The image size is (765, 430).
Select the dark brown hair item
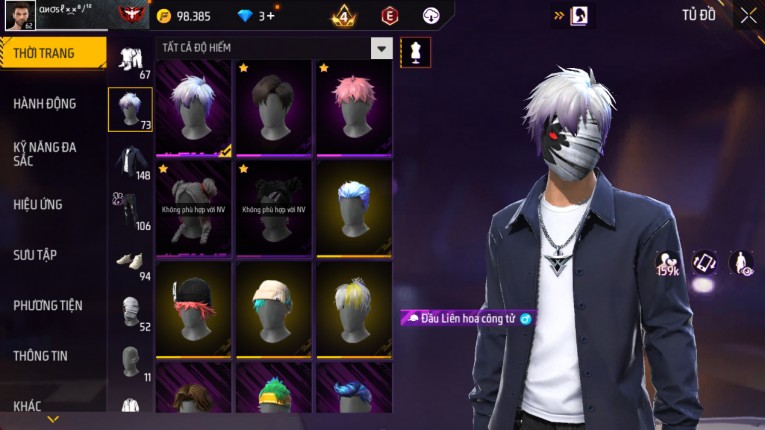click(x=274, y=107)
